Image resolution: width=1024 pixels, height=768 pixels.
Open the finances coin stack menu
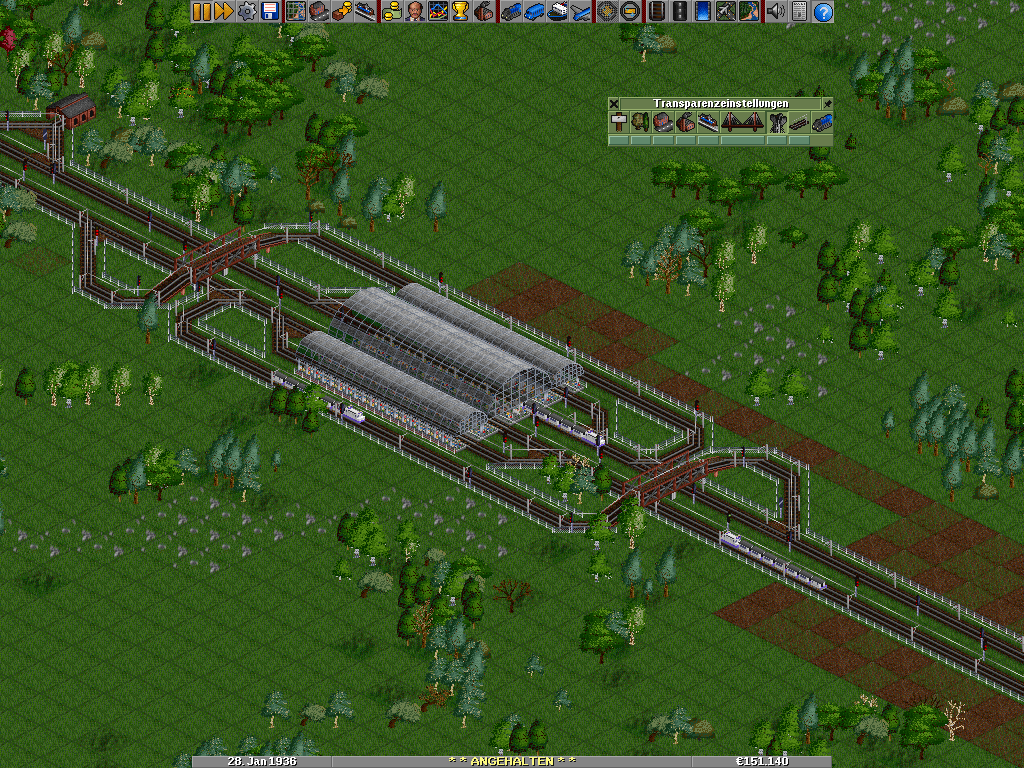pos(392,12)
